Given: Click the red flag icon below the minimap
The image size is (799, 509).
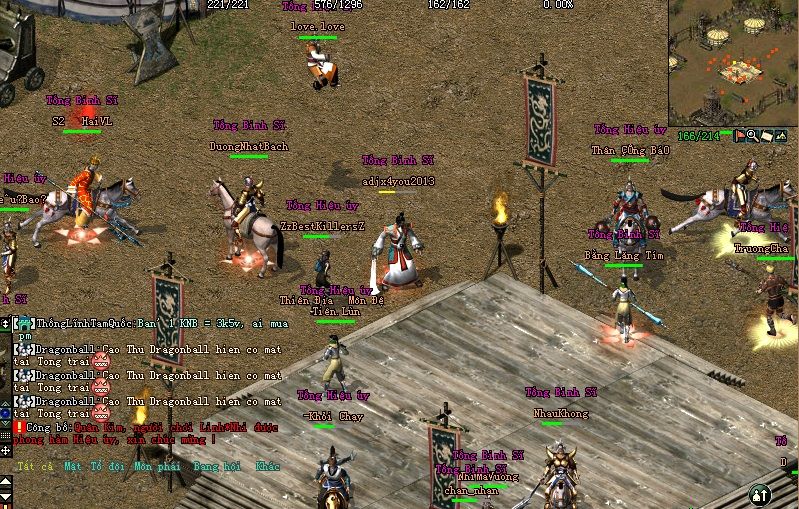Looking at the screenshot, I should tap(741, 135).
